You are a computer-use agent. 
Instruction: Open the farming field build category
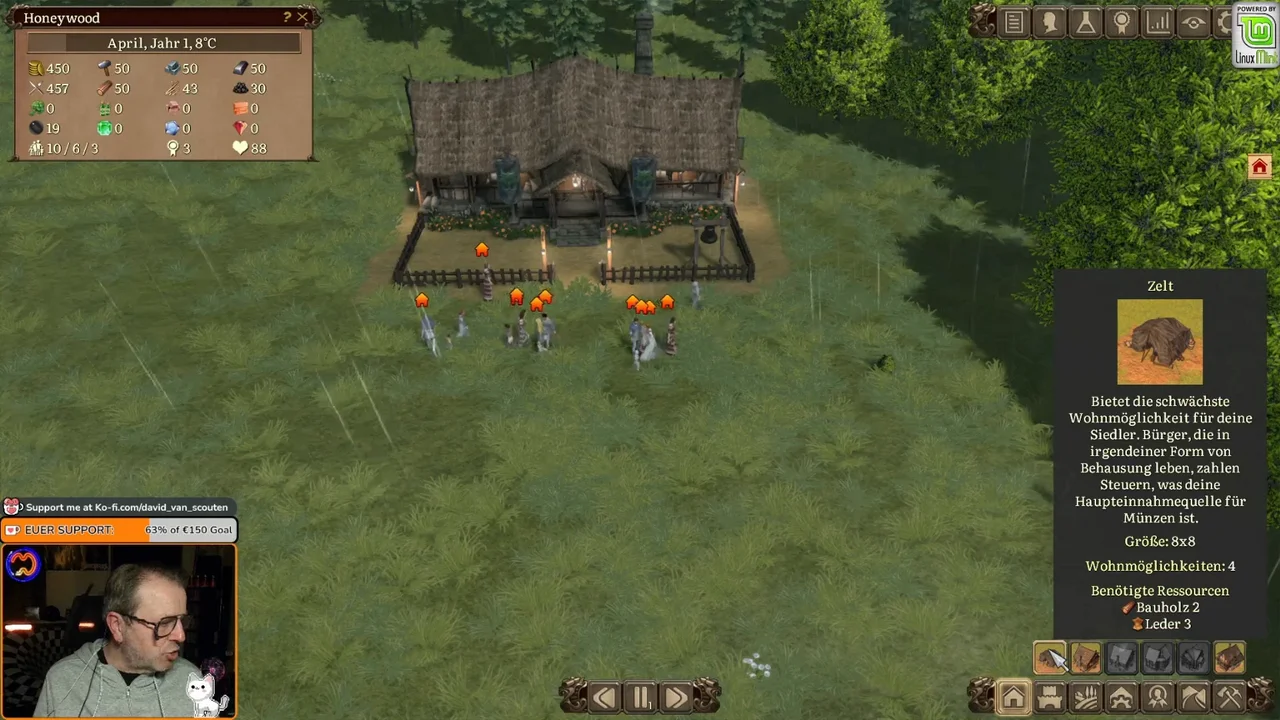tap(1086, 697)
